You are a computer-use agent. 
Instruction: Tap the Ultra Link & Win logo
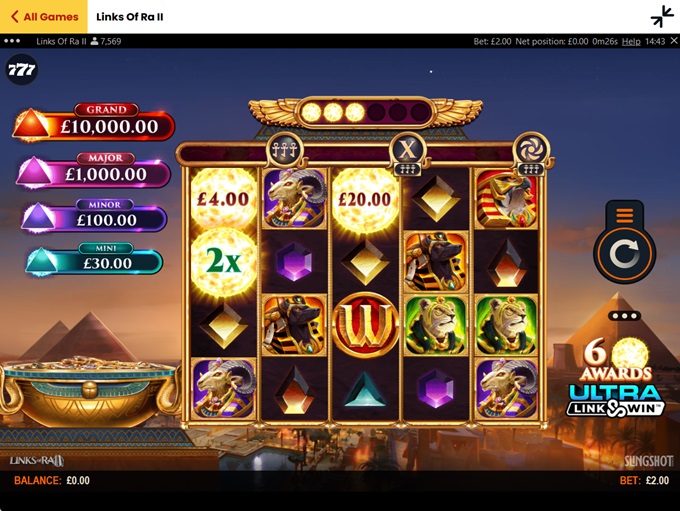coord(616,400)
